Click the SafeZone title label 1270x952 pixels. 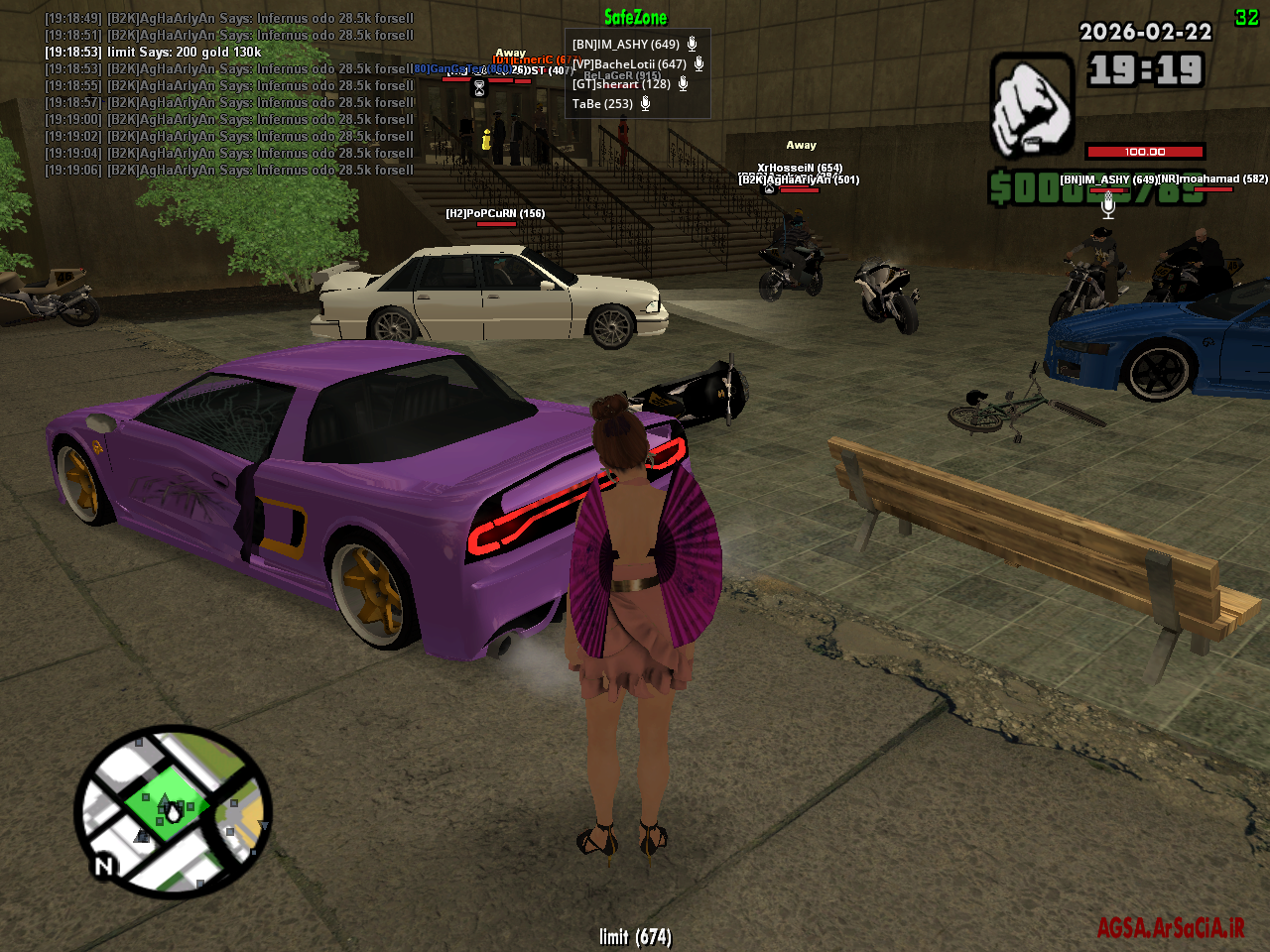[636, 17]
